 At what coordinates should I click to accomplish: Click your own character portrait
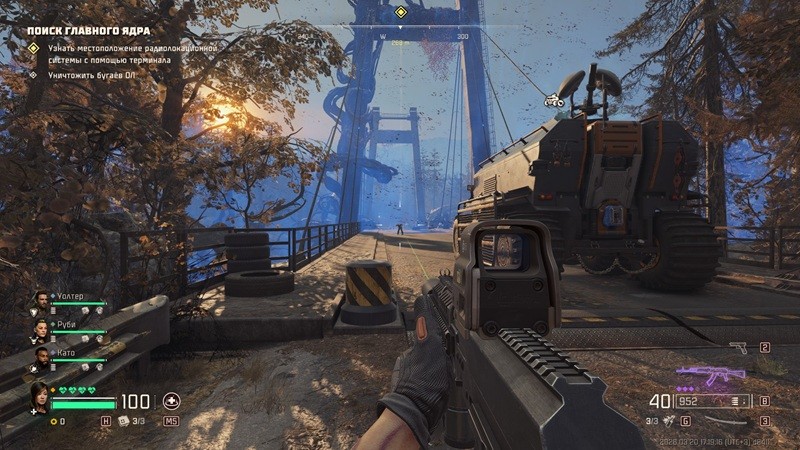(39, 397)
